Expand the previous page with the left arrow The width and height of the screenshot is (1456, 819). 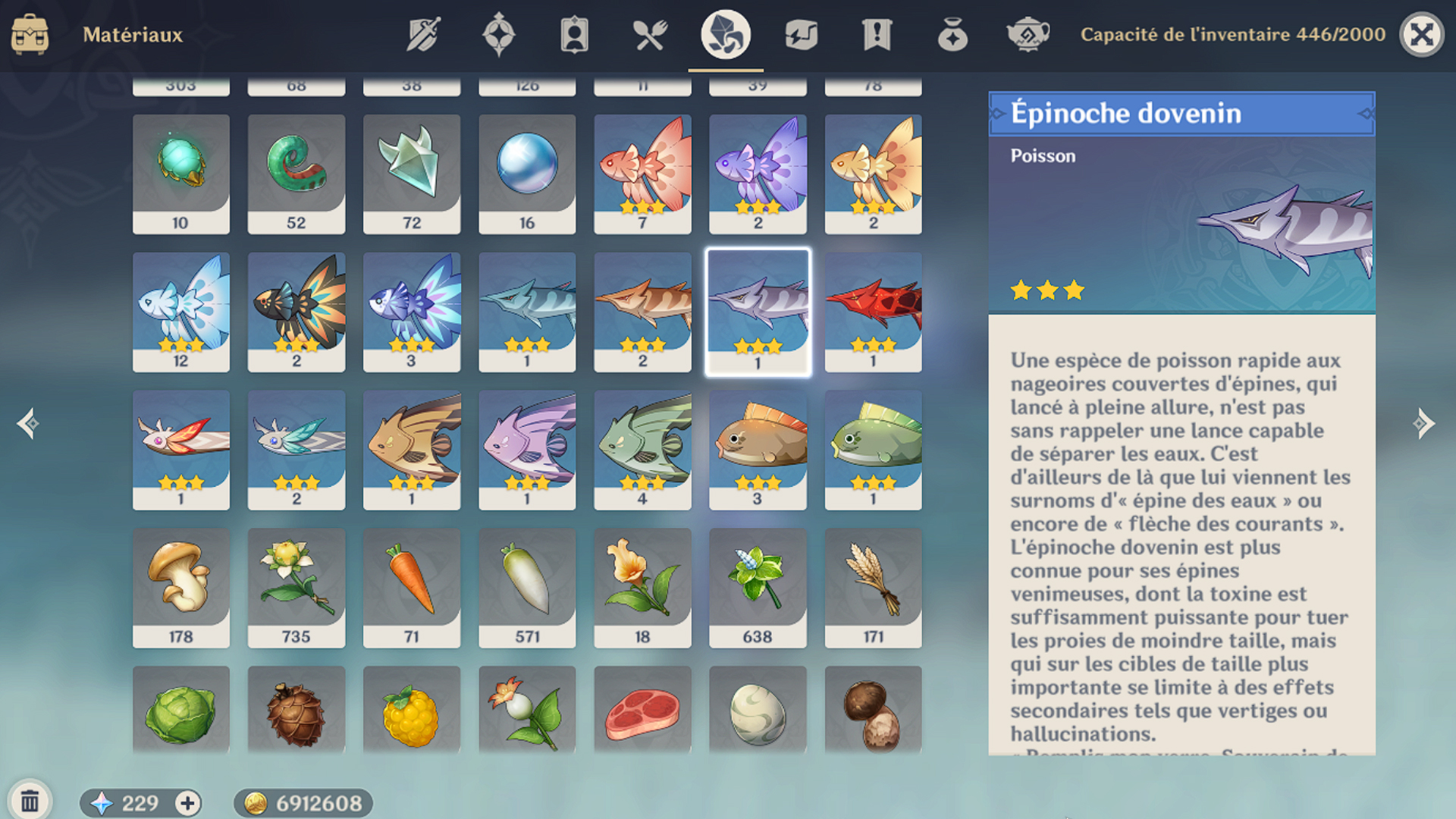(x=29, y=425)
